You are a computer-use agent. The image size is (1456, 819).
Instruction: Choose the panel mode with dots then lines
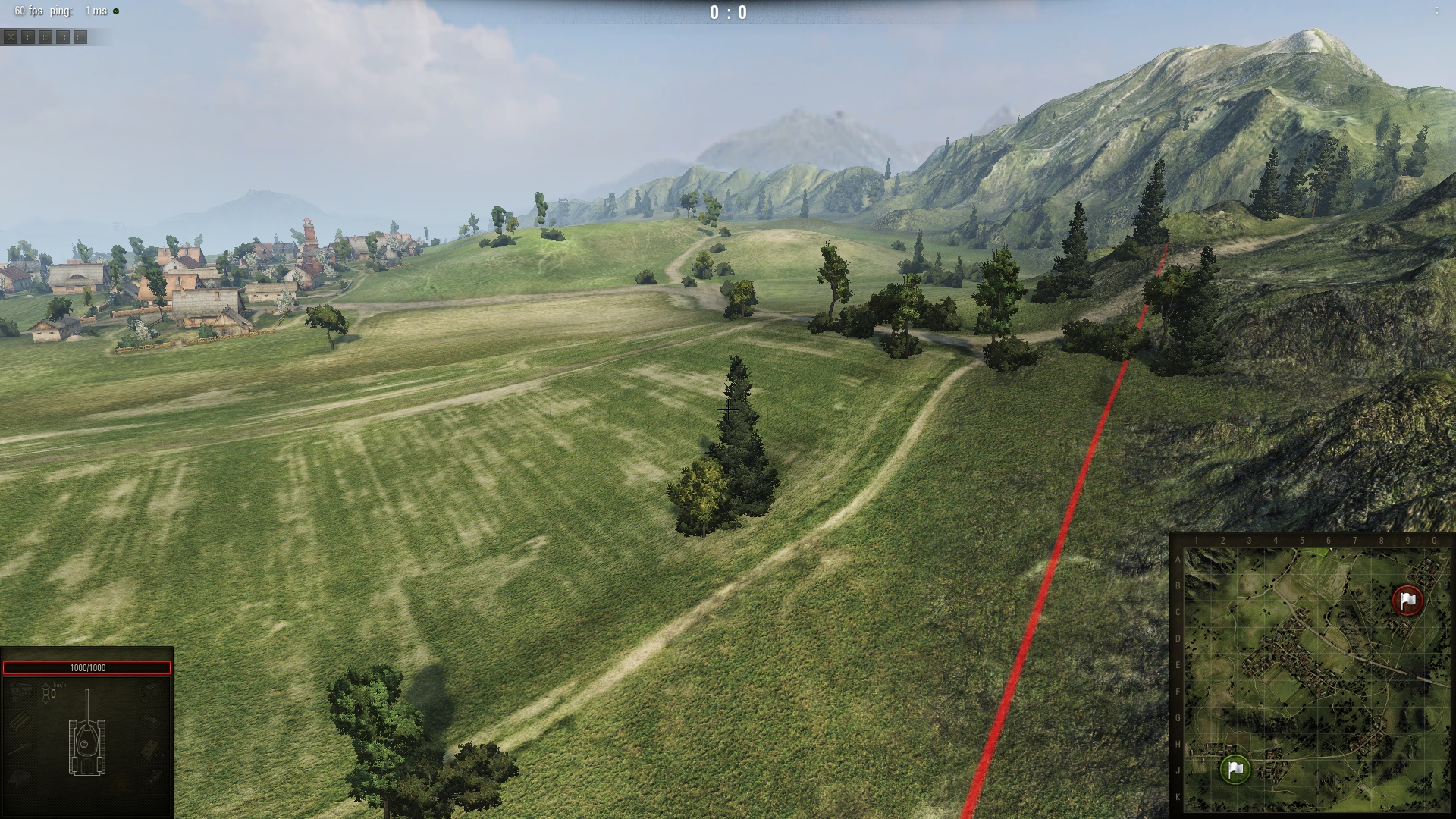(x=45, y=36)
